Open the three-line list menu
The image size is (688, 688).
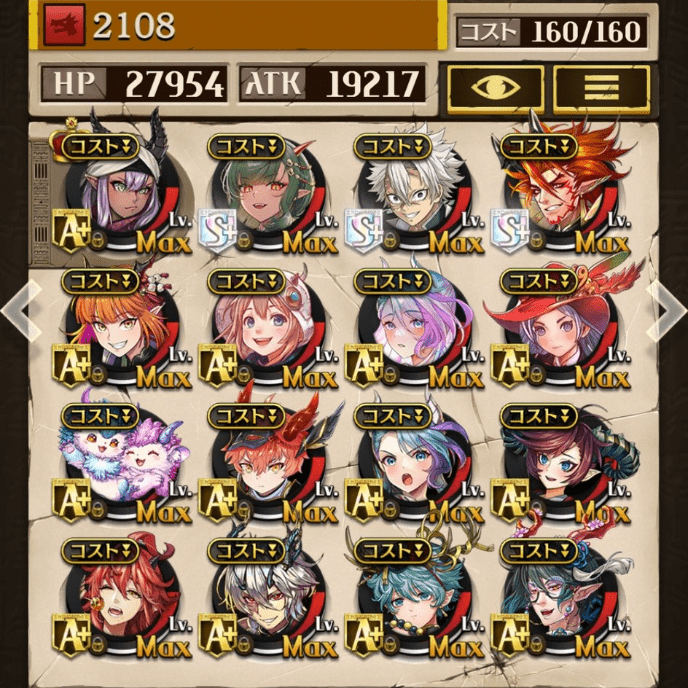pyautogui.click(x=601, y=85)
